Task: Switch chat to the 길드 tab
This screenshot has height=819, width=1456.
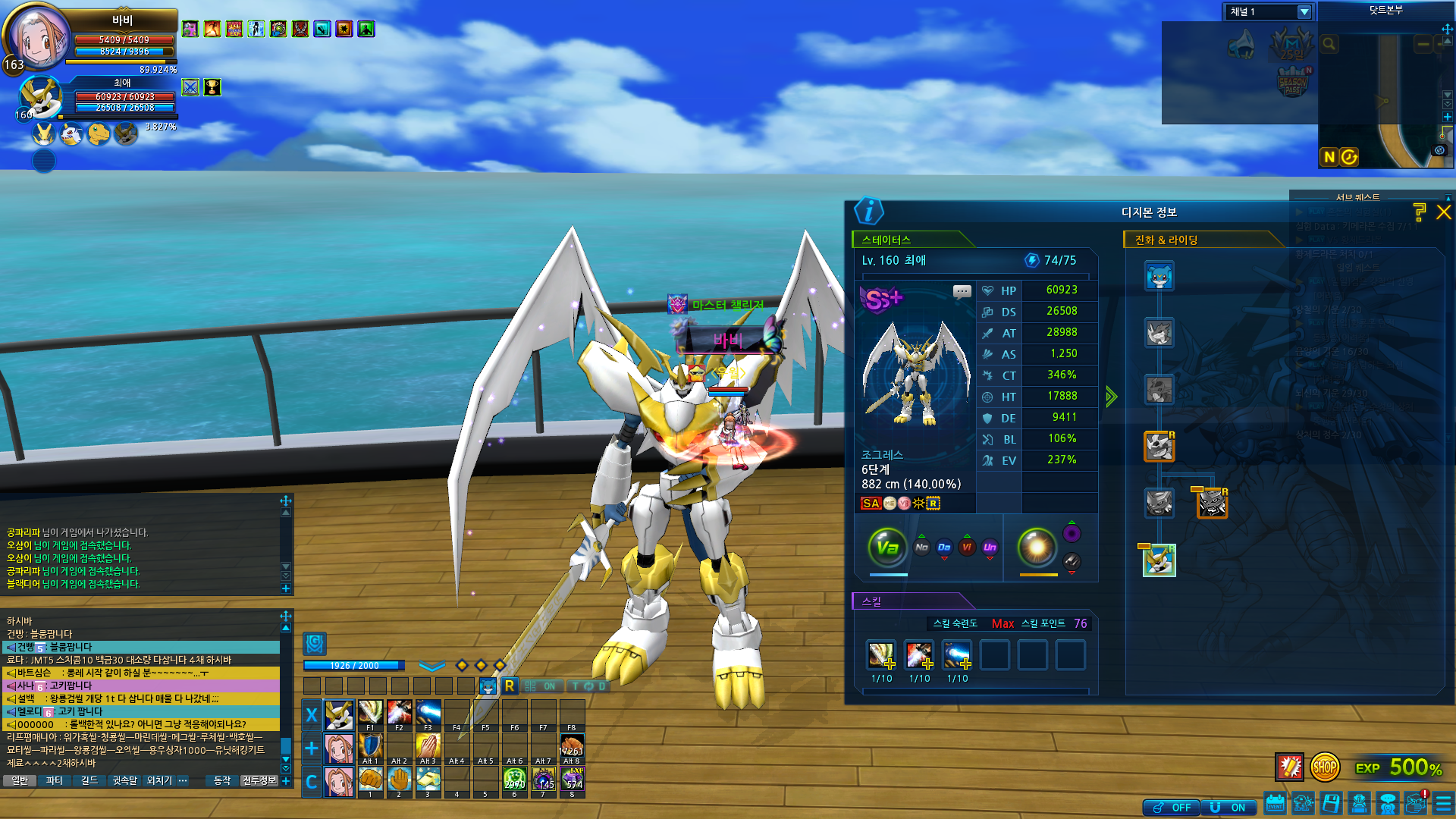Action: click(89, 780)
